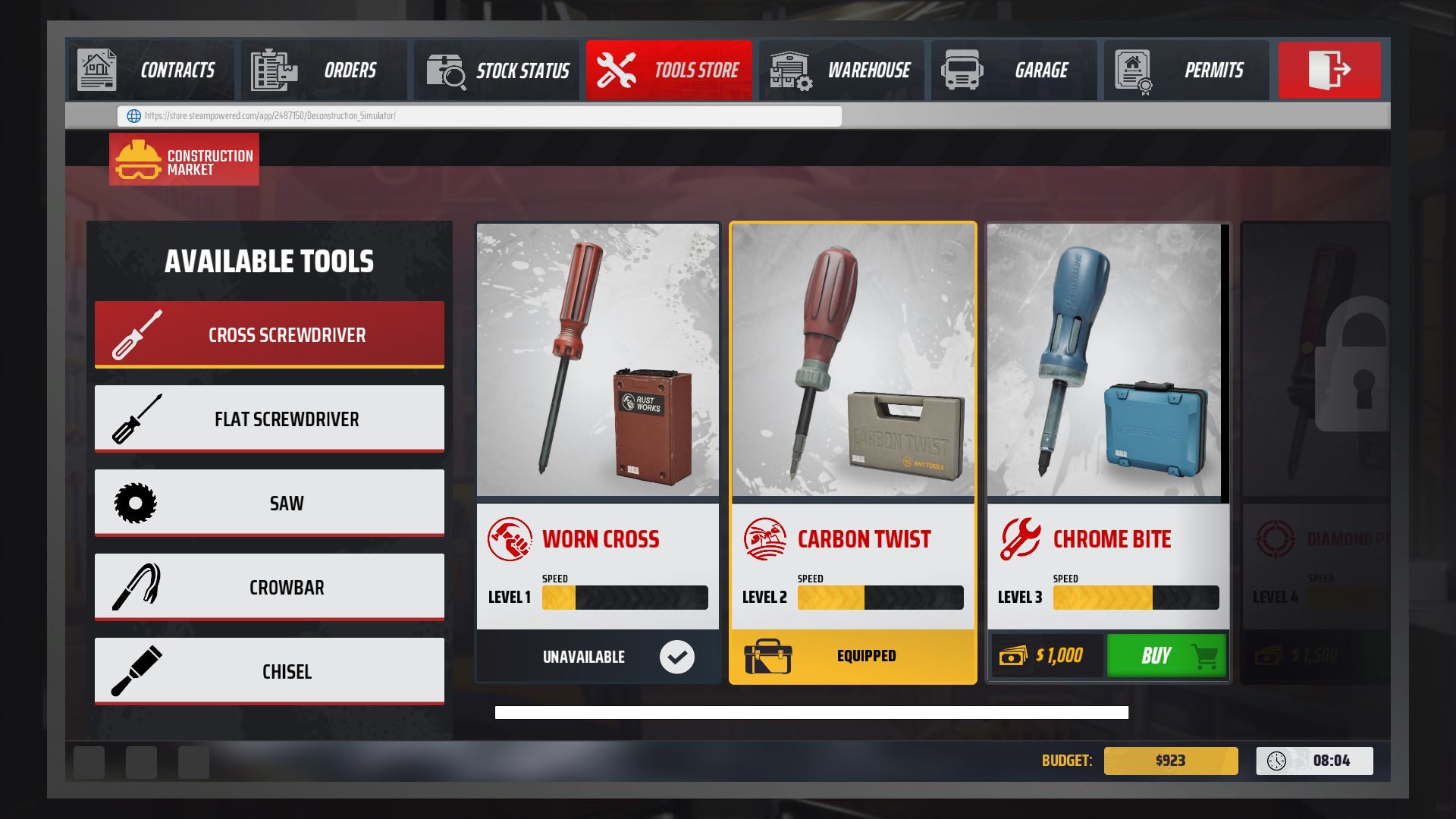
Task: Switch to the Orders tab
Action: (323, 71)
